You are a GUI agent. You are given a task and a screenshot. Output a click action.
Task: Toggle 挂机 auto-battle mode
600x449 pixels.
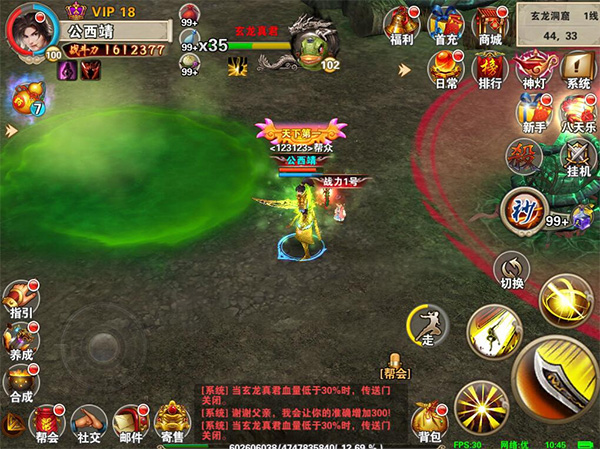coord(578,157)
